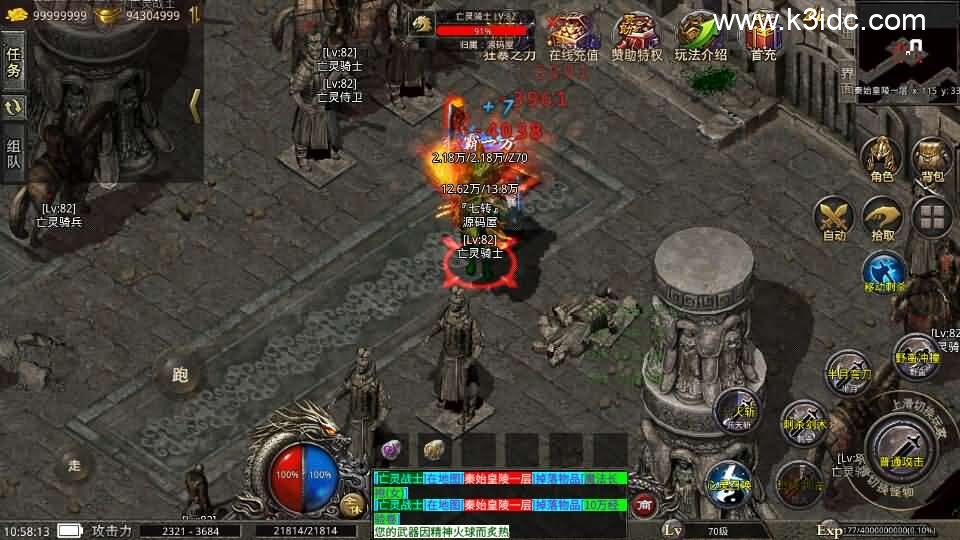The height and width of the screenshot is (540, 960).
Task: Tap the 拾取 pickup button
Action: [882, 217]
